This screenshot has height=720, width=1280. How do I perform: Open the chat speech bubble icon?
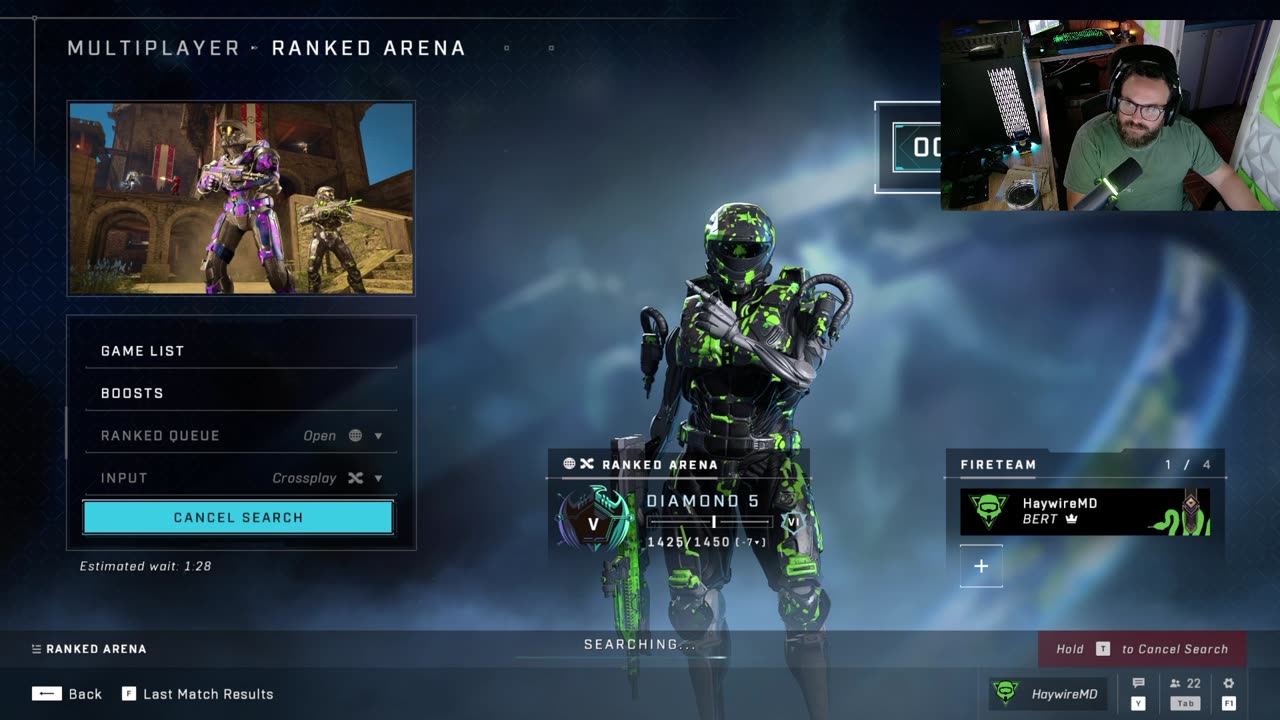pyautogui.click(x=1138, y=684)
